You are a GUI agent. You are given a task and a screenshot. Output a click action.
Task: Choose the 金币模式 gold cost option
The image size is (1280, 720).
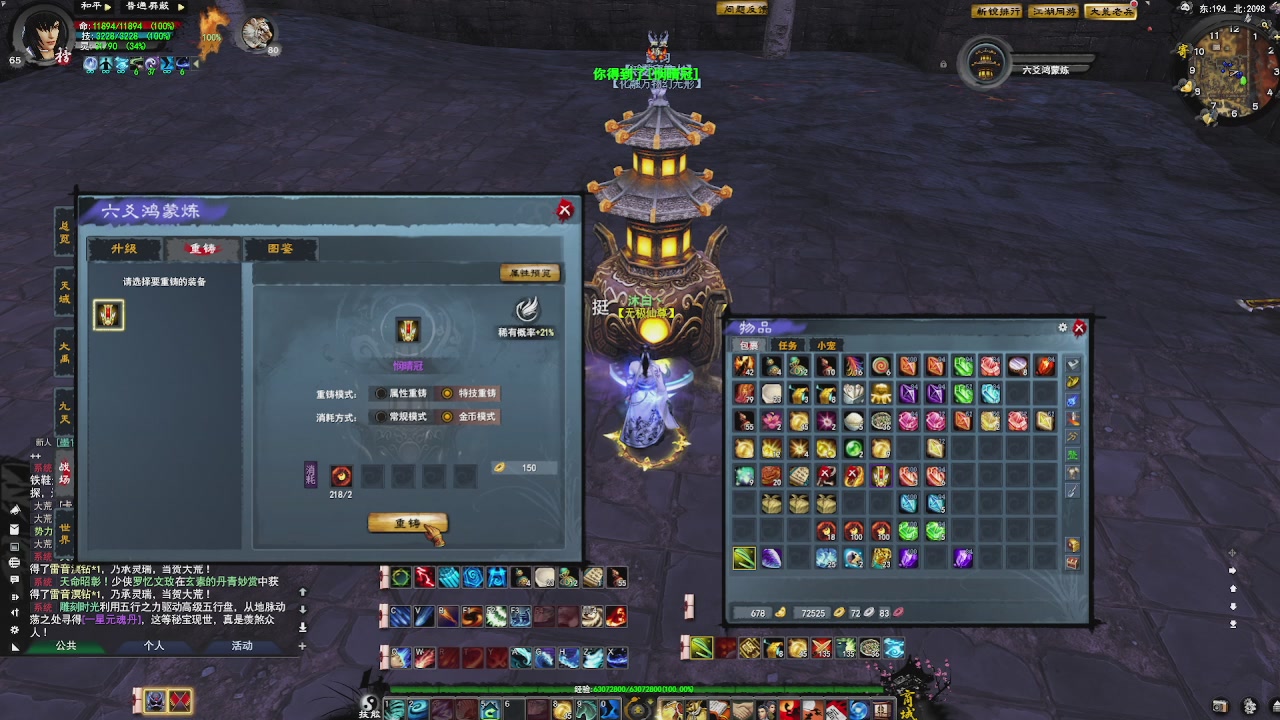coord(447,417)
